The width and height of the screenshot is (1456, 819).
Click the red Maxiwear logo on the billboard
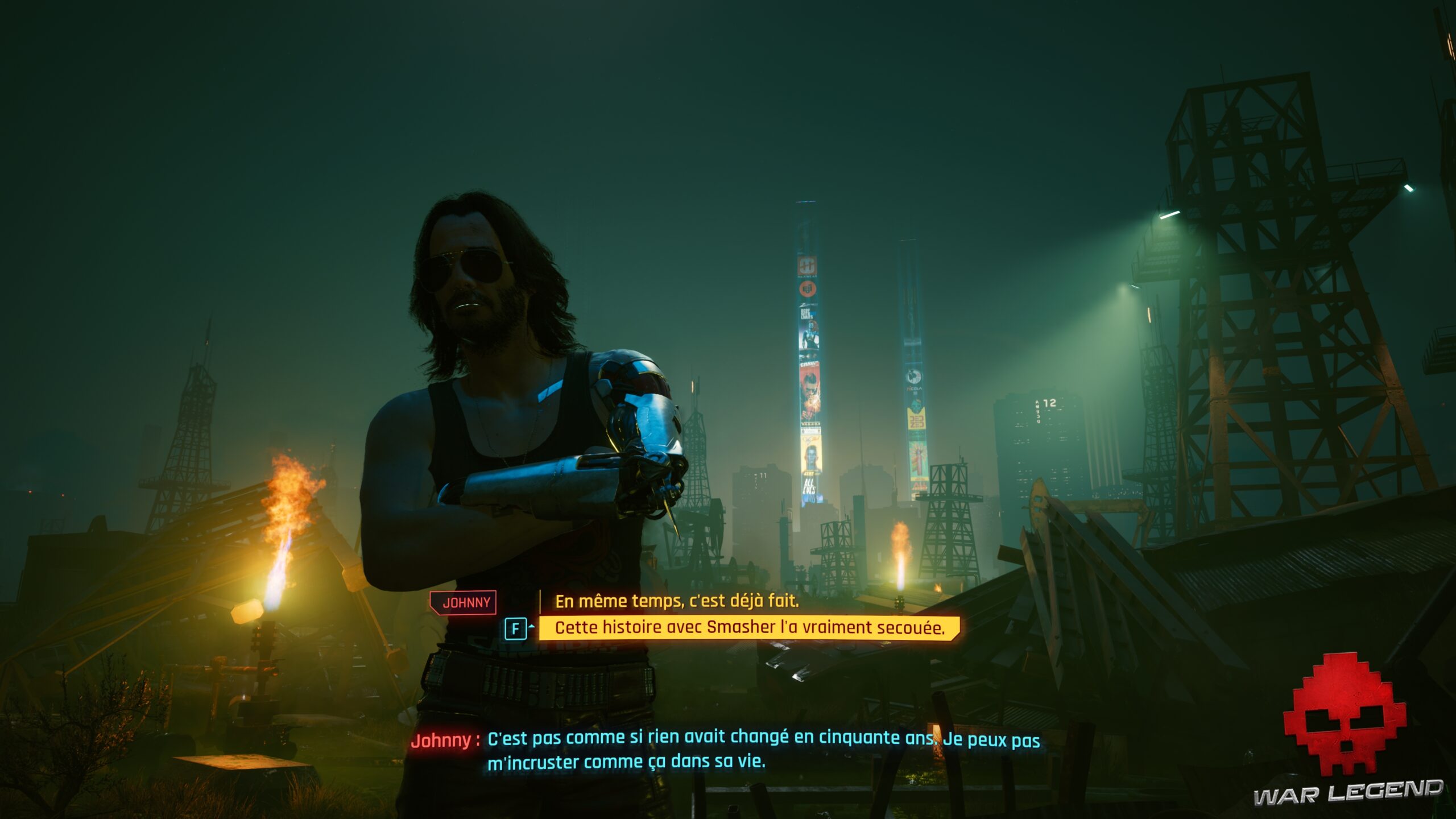click(806, 266)
